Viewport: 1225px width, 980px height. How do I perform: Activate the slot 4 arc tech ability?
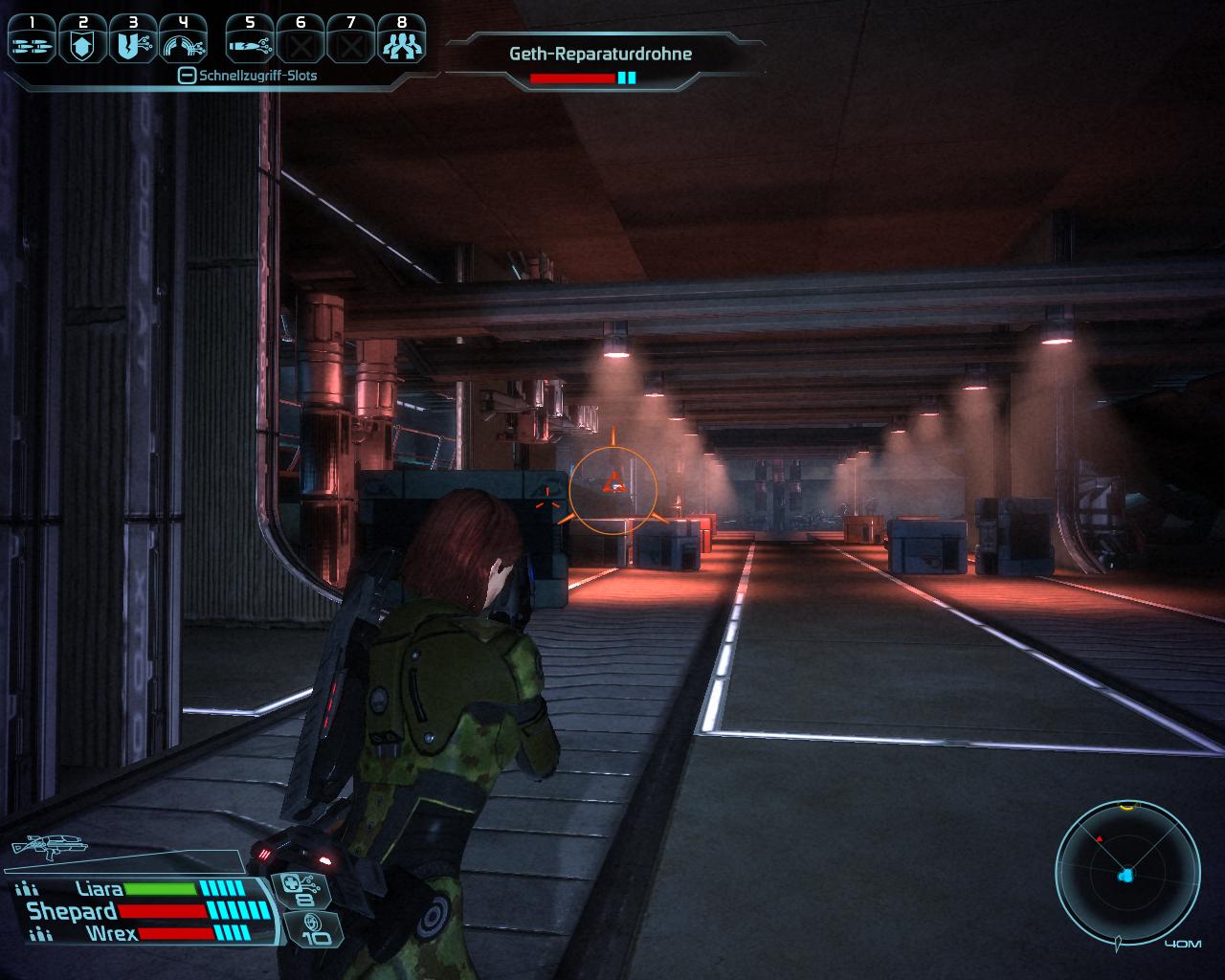point(184,42)
